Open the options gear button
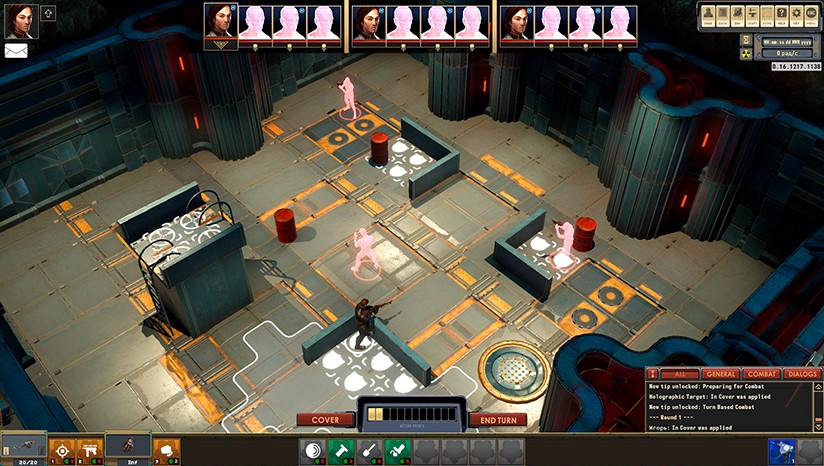This screenshot has height=466, width=824. (x=797, y=16)
